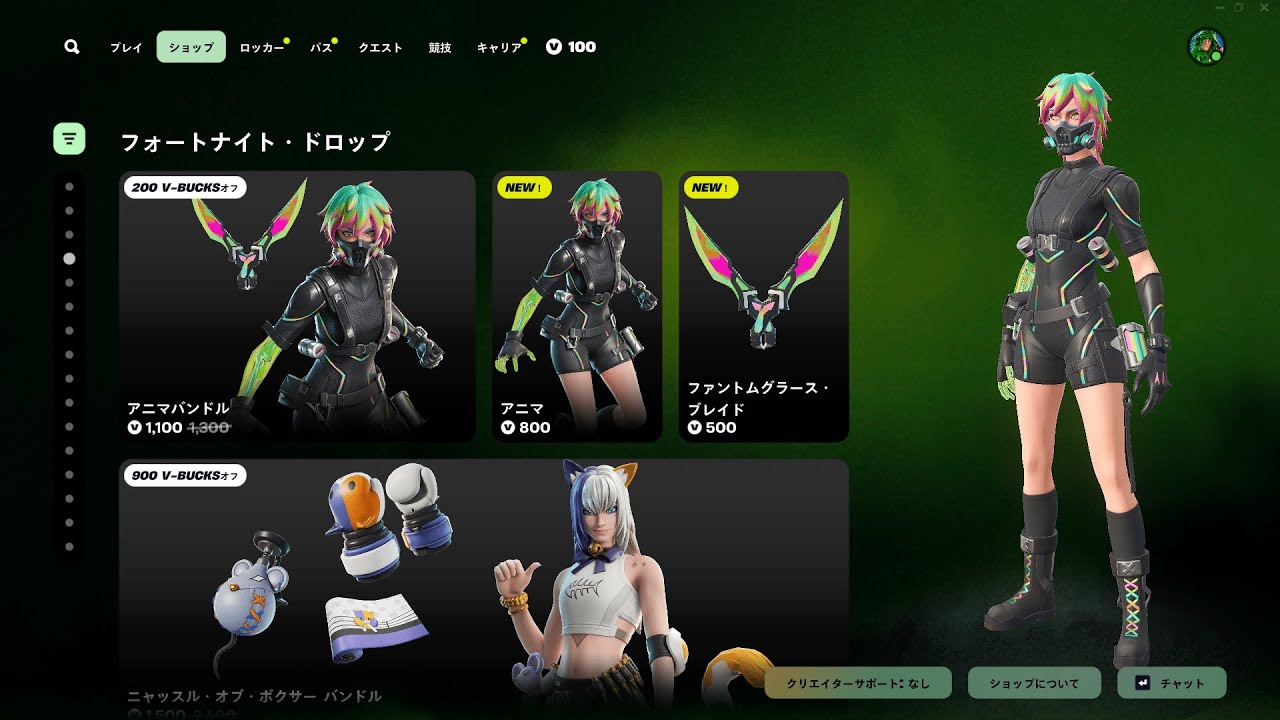Select the ショップ tab
1280x720 pixels.
click(x=191, y=47)
